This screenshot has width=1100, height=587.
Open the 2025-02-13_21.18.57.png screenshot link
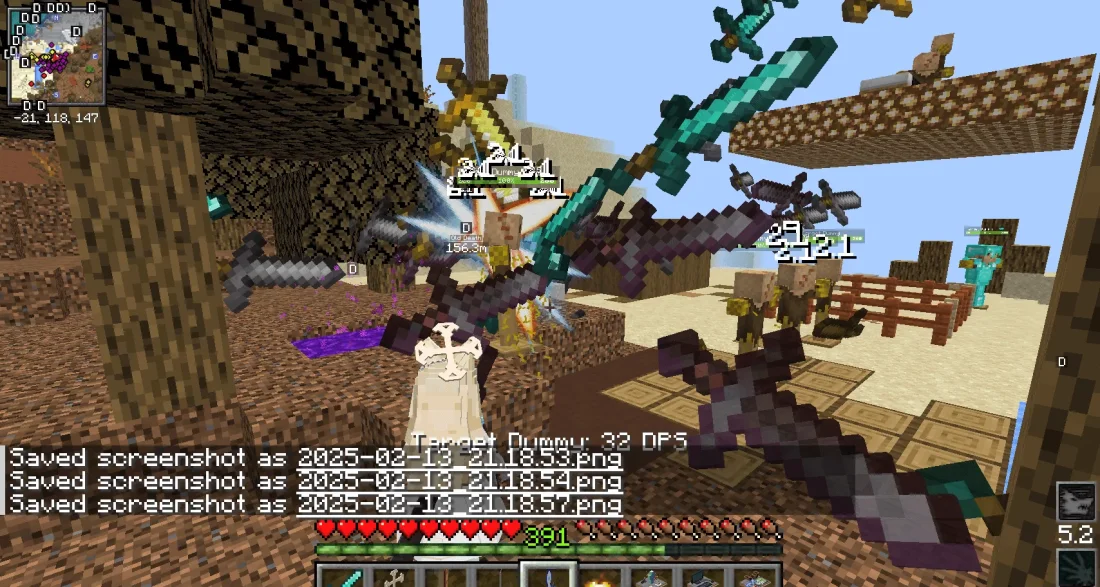459,504
